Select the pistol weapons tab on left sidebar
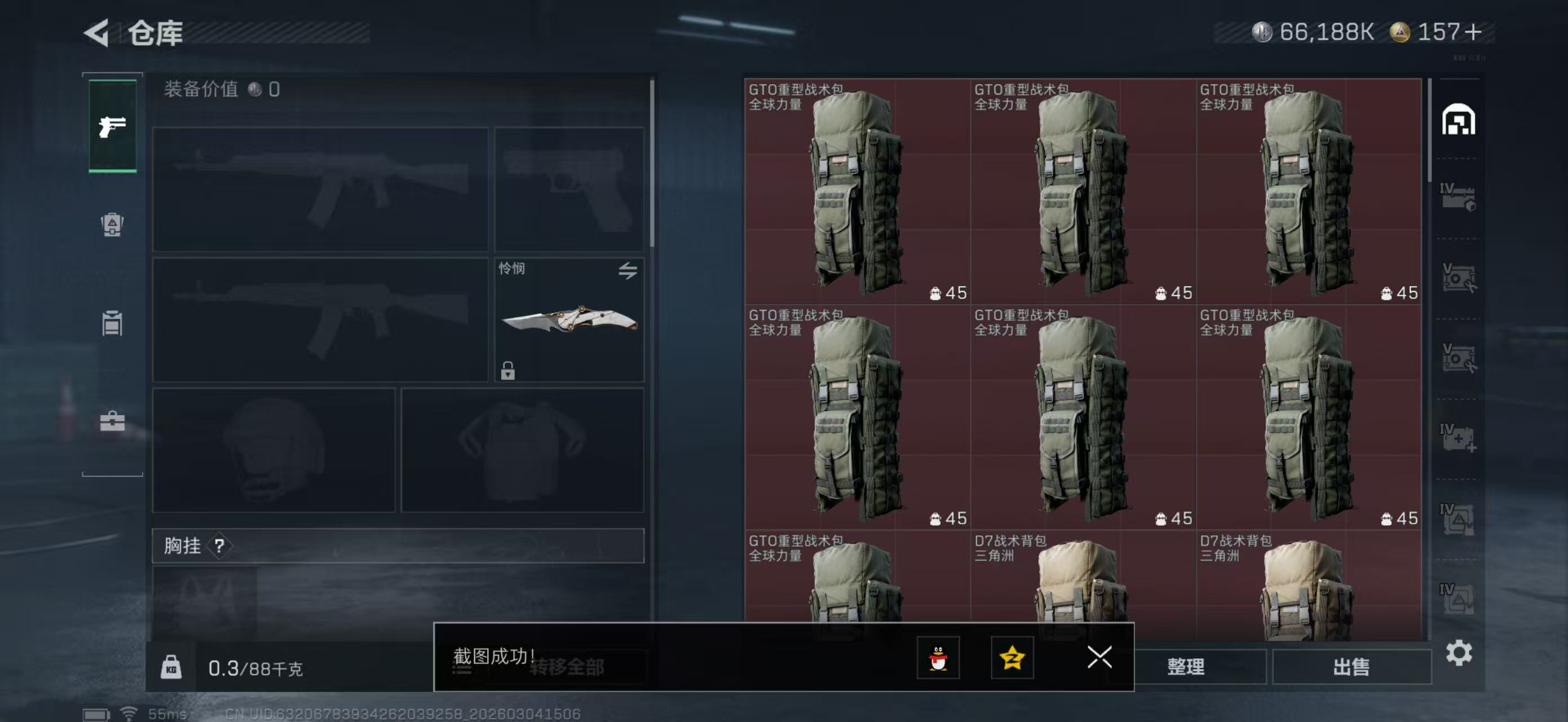This screenshot has width=1568, height=722. [112, 126]
